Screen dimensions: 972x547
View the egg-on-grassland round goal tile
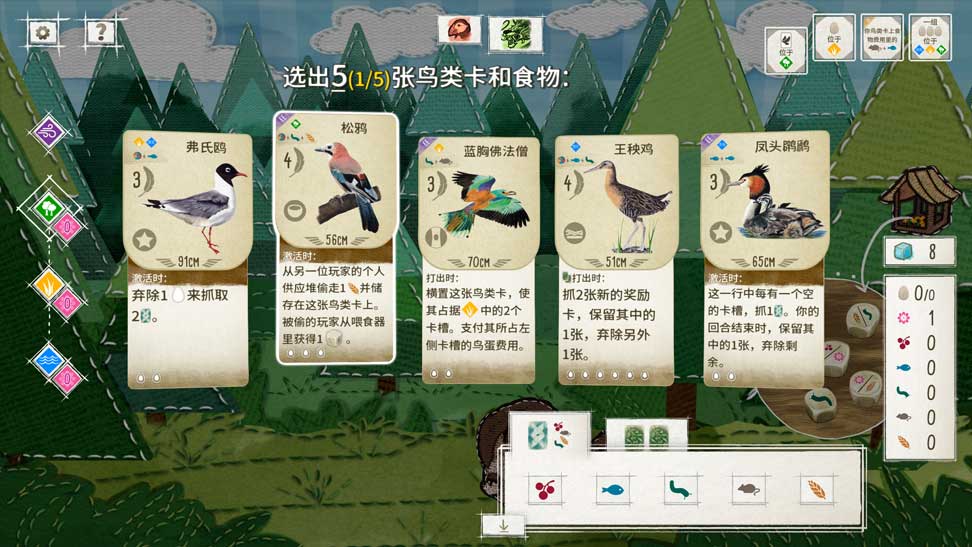(x=834, y=37)
